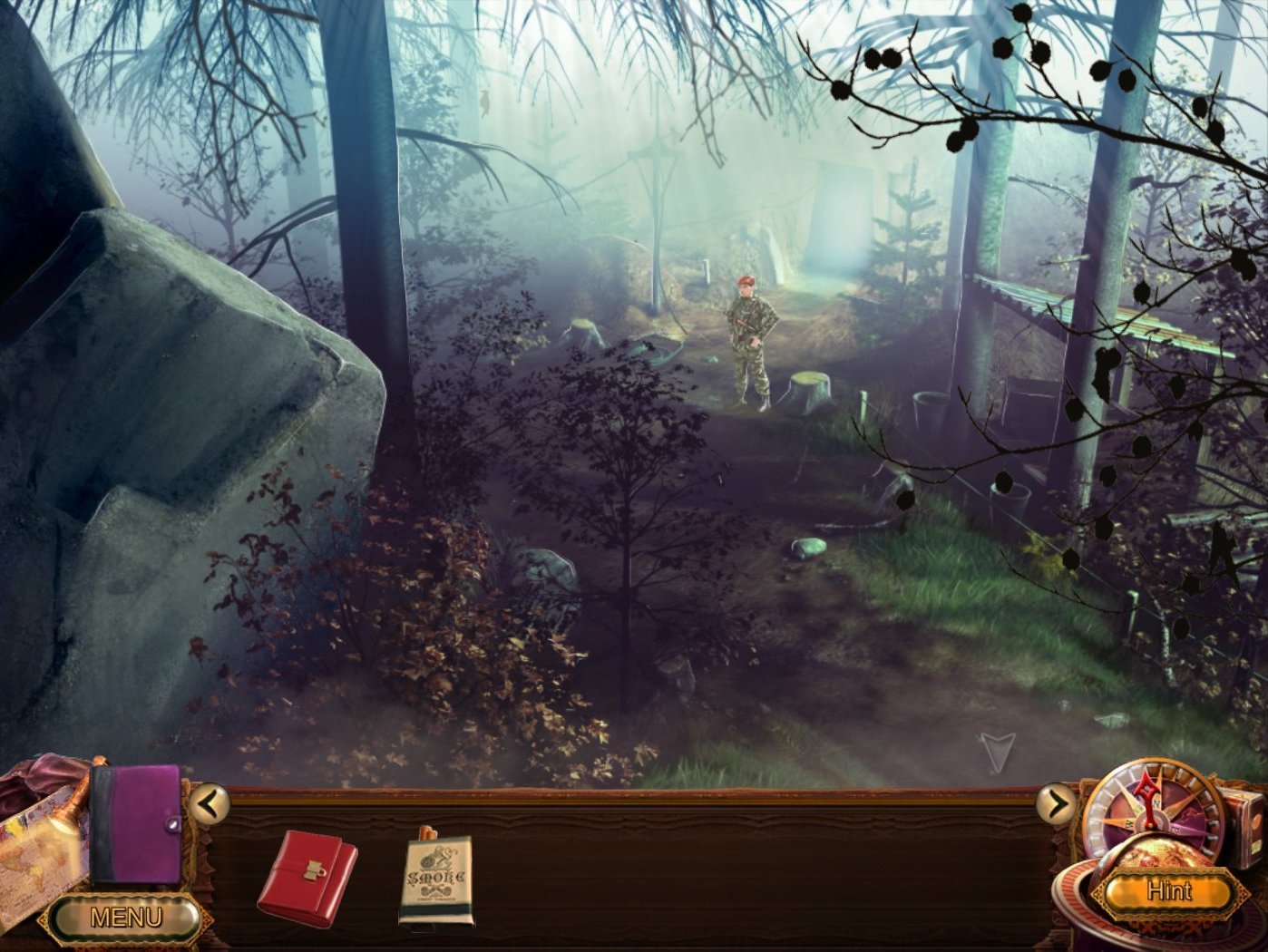Click the inventory right arrow
The image size is (1268, 952).
pos(1056,803)
